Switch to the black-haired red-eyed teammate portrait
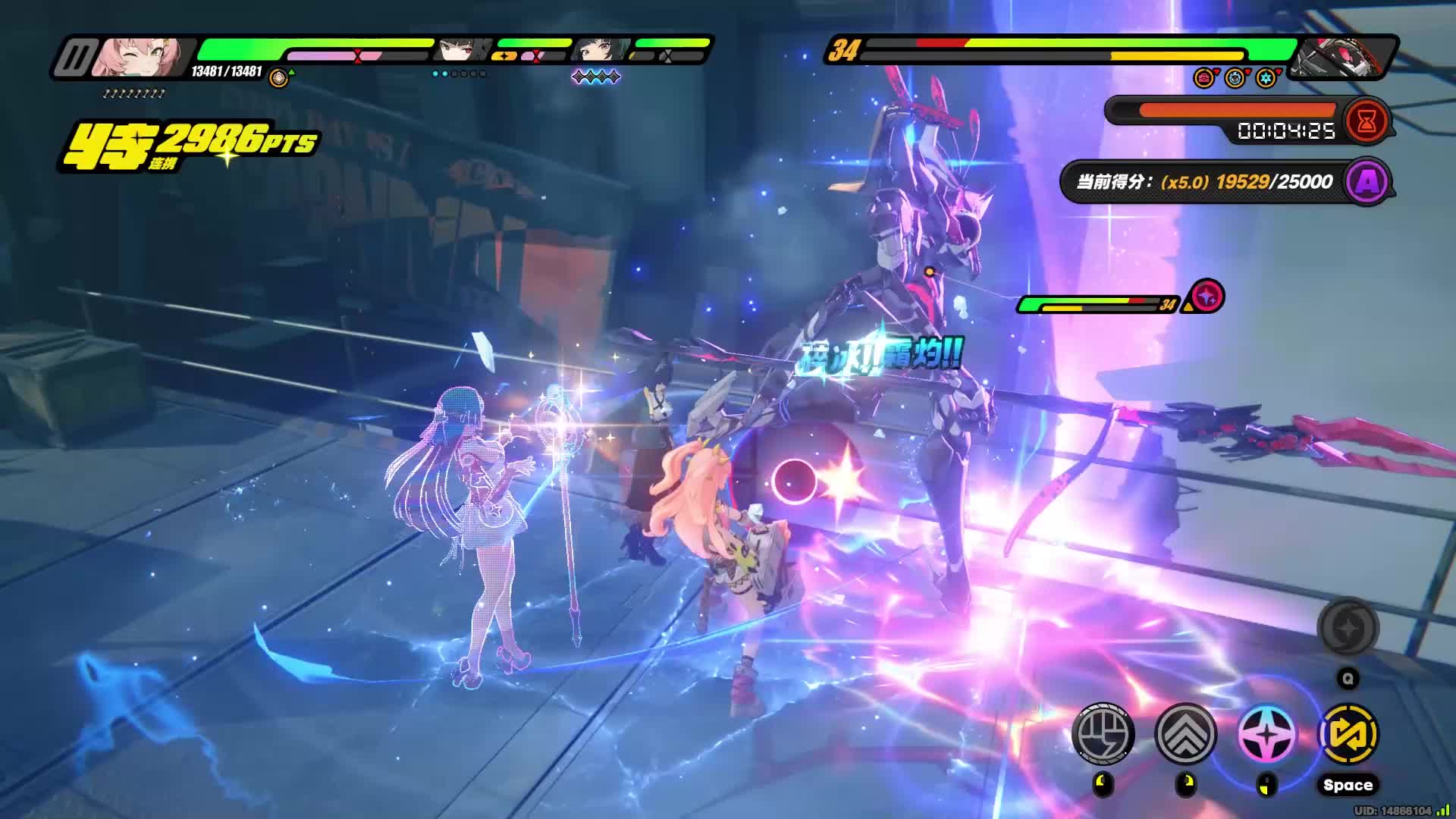 point(462,51)
